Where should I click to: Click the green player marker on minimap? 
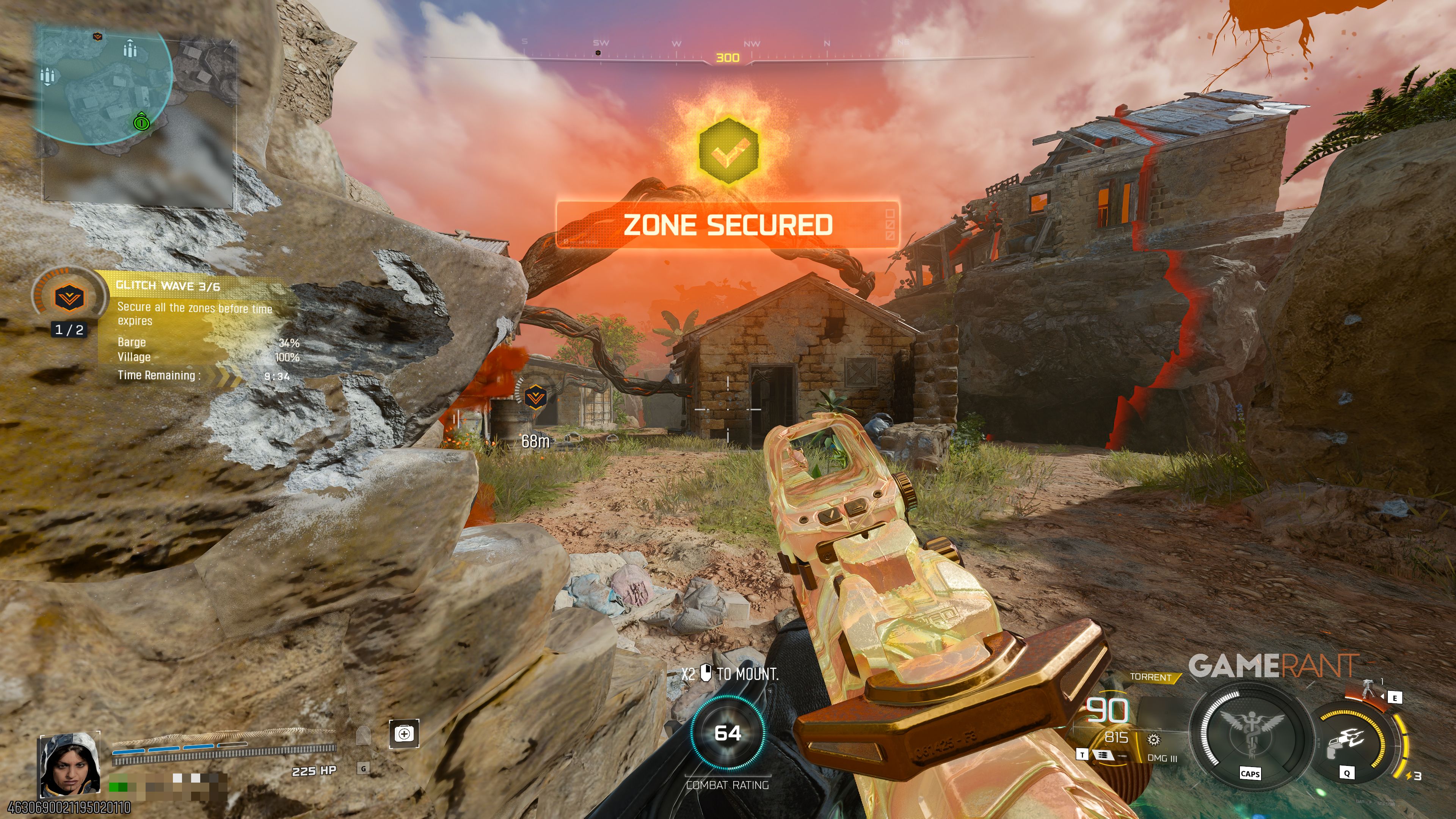[141, 121]
